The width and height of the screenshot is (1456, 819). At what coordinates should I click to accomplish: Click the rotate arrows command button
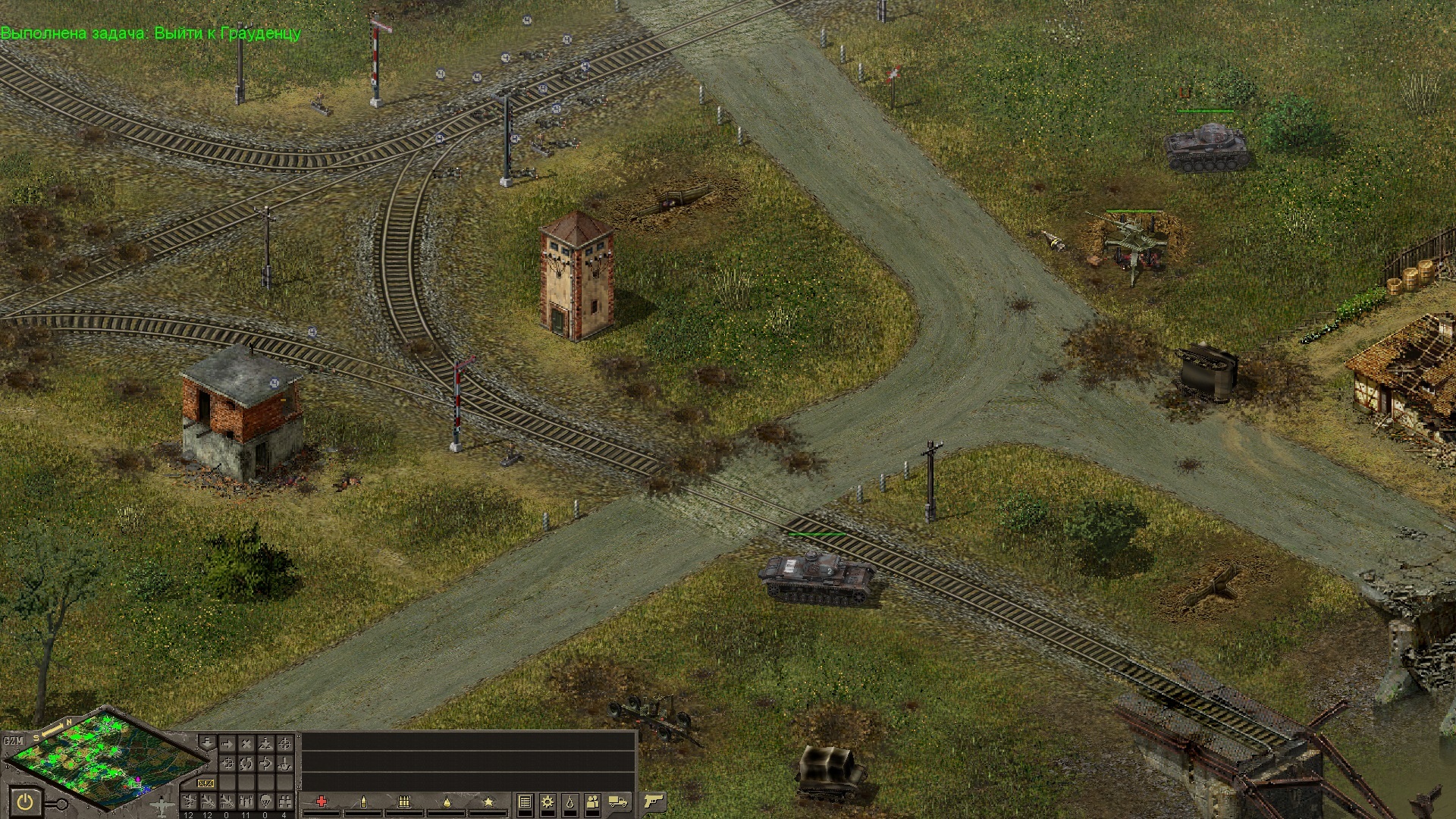pos(246,764)
